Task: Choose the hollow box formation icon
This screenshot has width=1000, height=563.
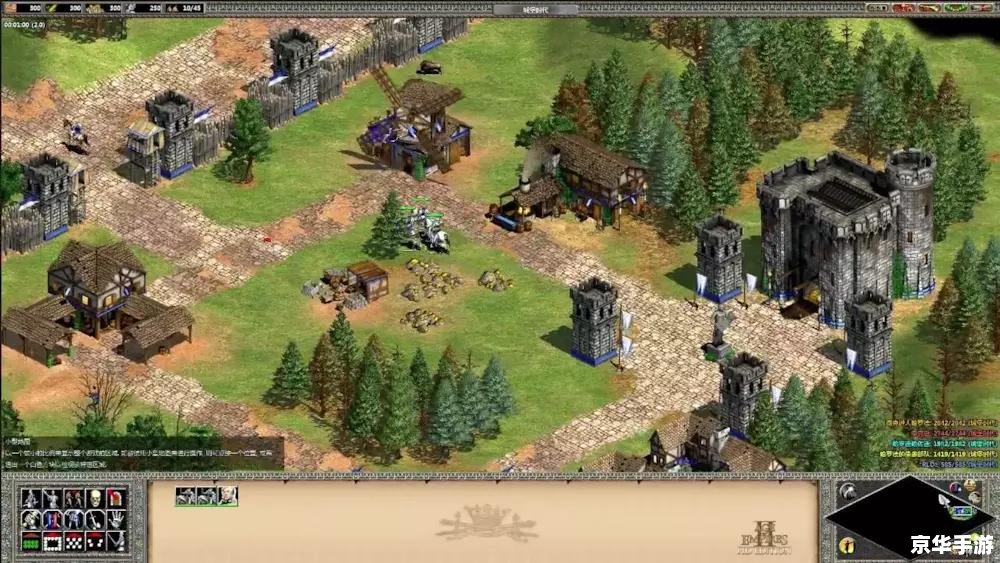Action: pos(52,543)
